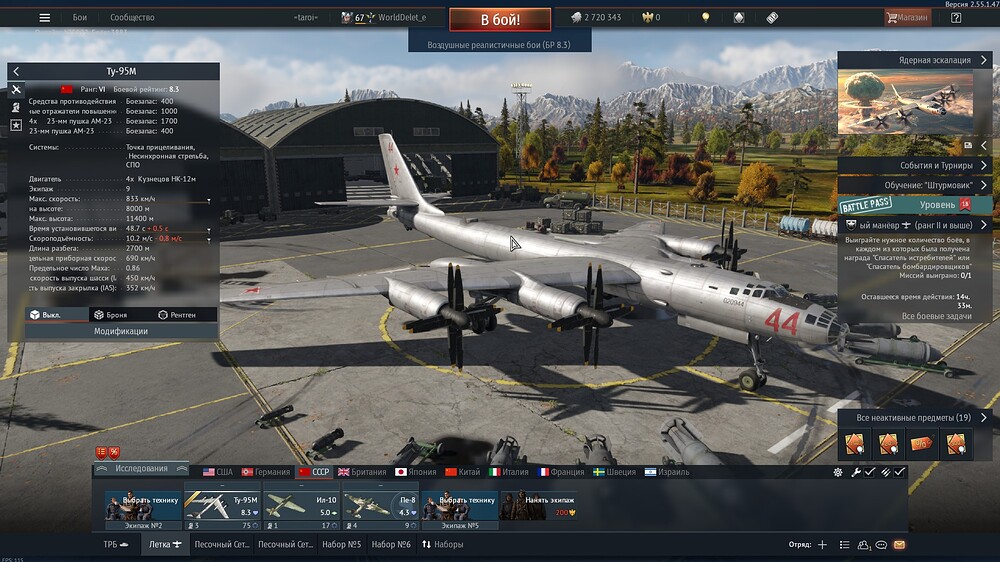The width and height of the screenshot is (1000, 562).
Task: Open the Исследования research tree
Action: pyautogui.click(x=141, y=468)
